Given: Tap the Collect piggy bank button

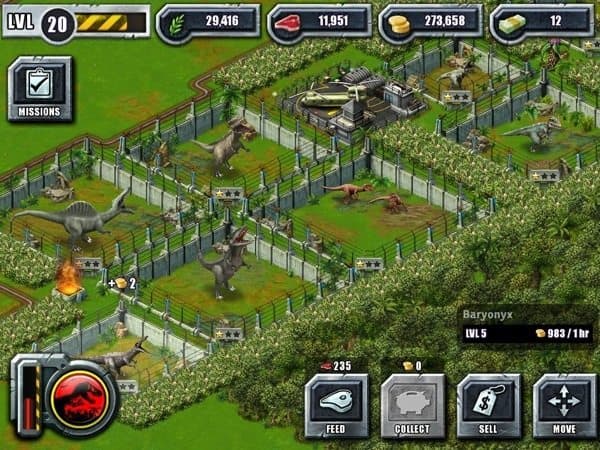Looking at the screenshot, I should (412, 406).
